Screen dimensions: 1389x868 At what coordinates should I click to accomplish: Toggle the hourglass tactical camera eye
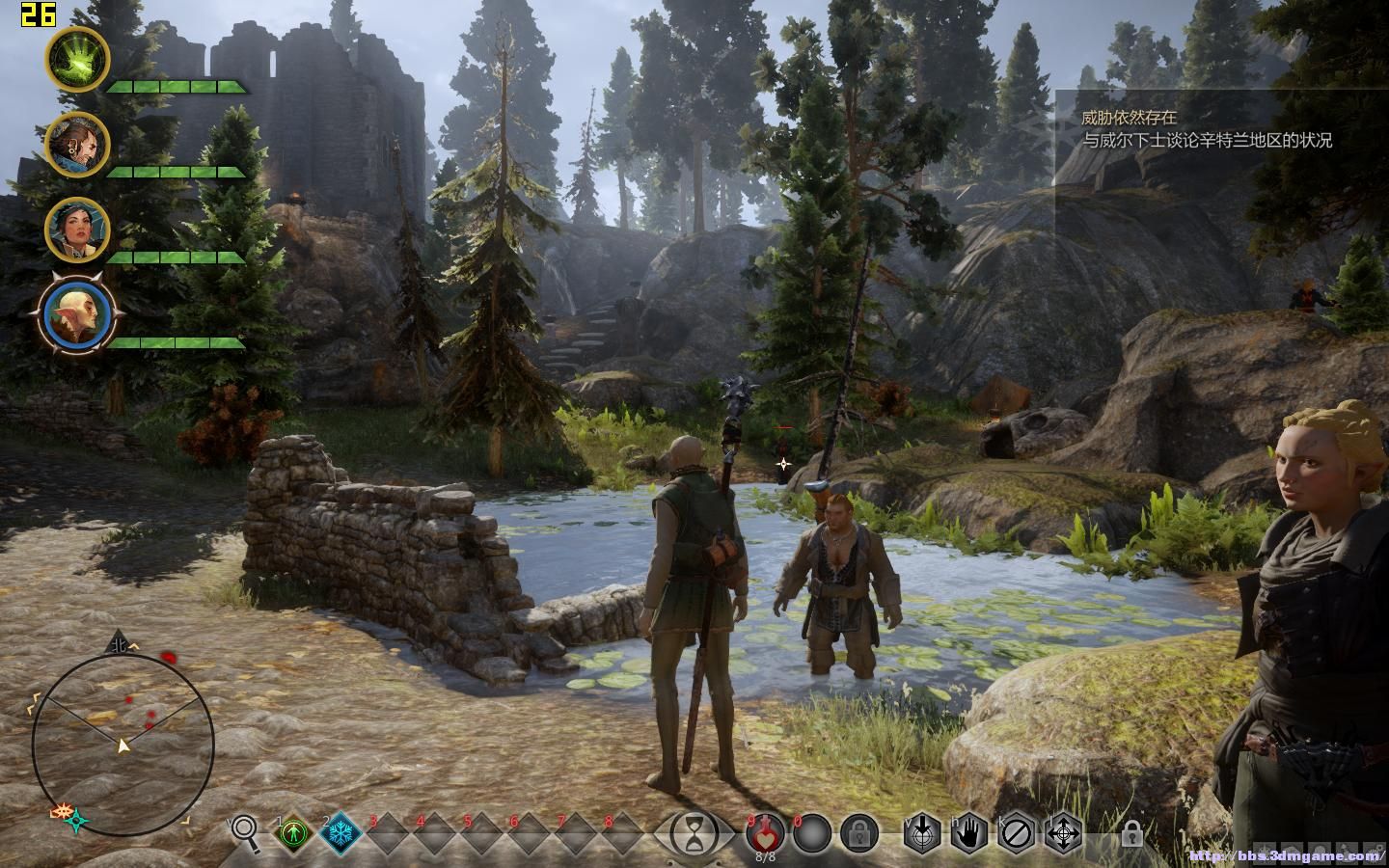point(694,832)
